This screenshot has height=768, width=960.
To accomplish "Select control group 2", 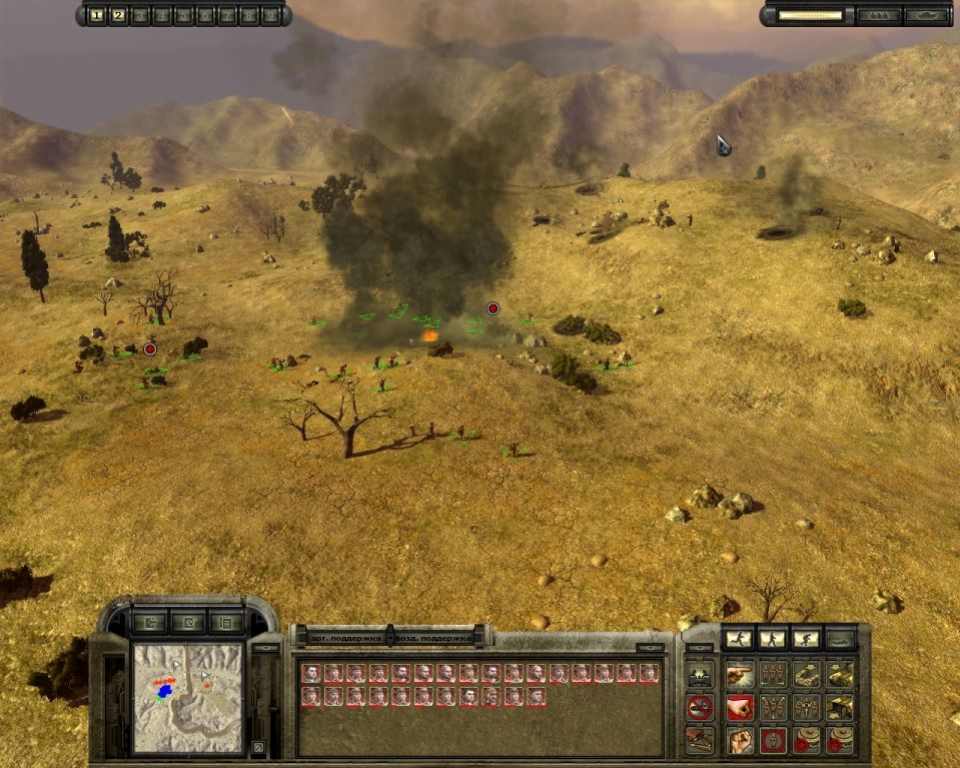I will [x=118, y=15].
